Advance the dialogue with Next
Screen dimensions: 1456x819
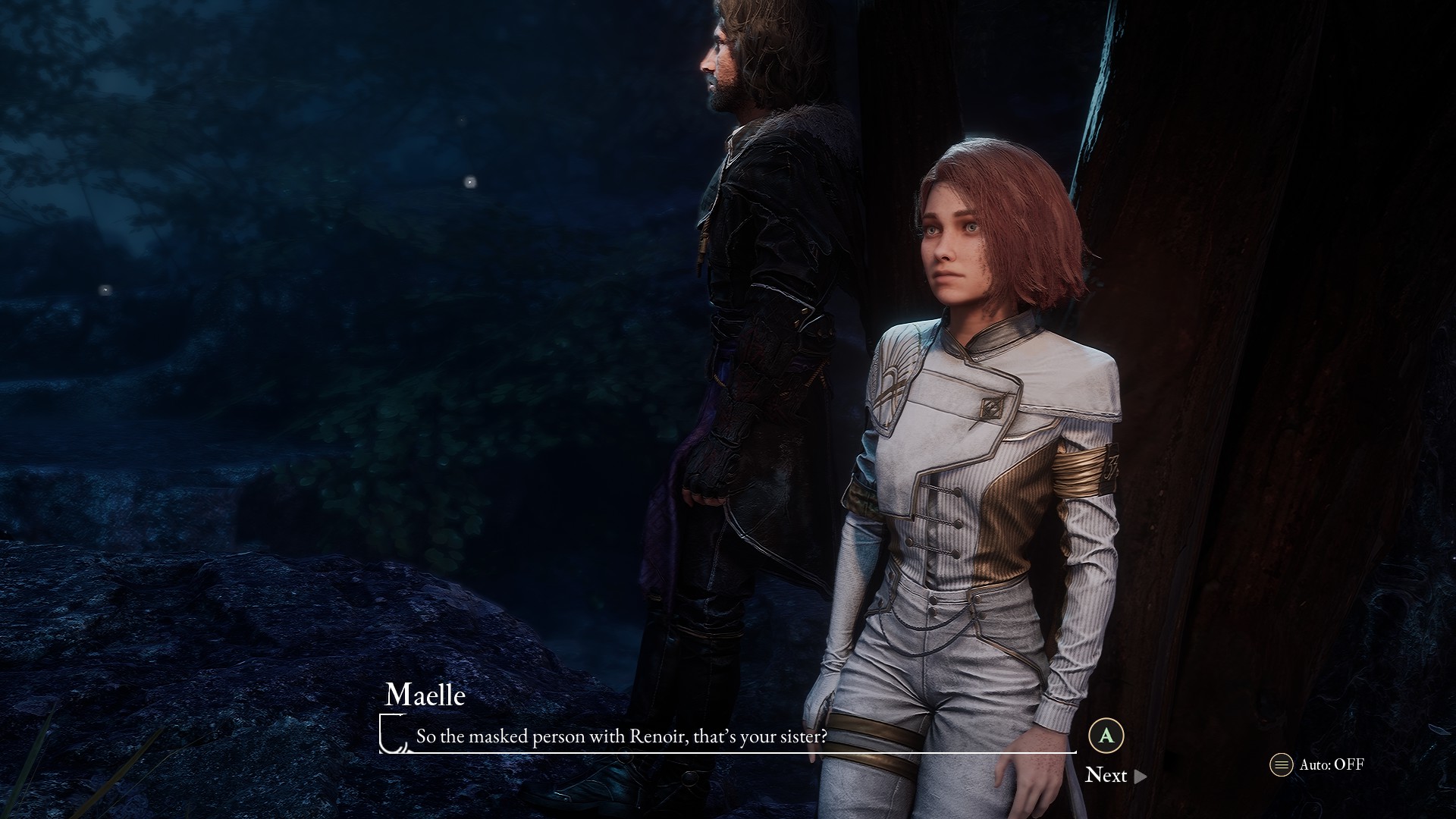(x=1115, y=775)
